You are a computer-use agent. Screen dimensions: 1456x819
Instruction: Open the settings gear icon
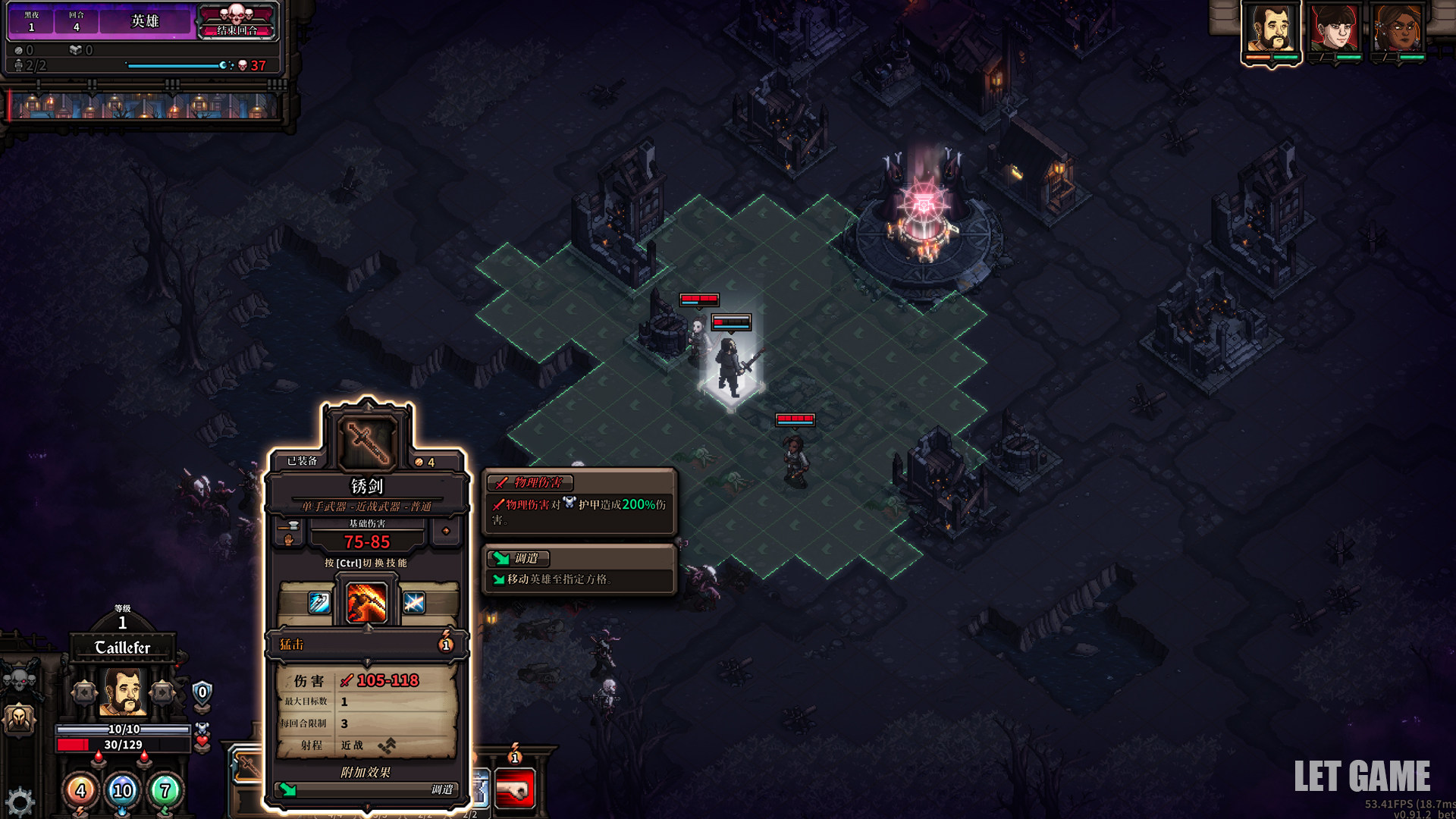[x=20, y=802]
